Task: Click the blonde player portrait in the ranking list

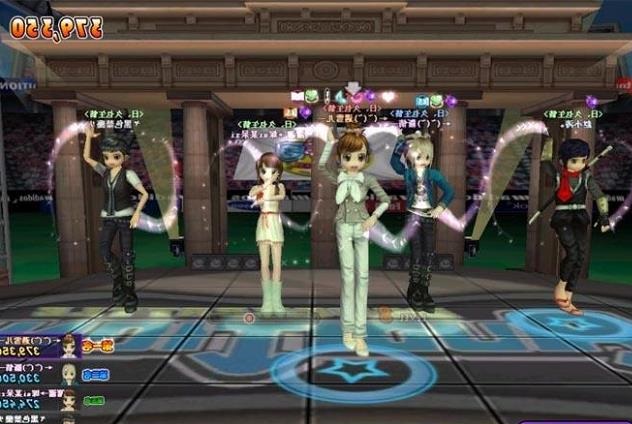Action: click(x=69, y=374)
